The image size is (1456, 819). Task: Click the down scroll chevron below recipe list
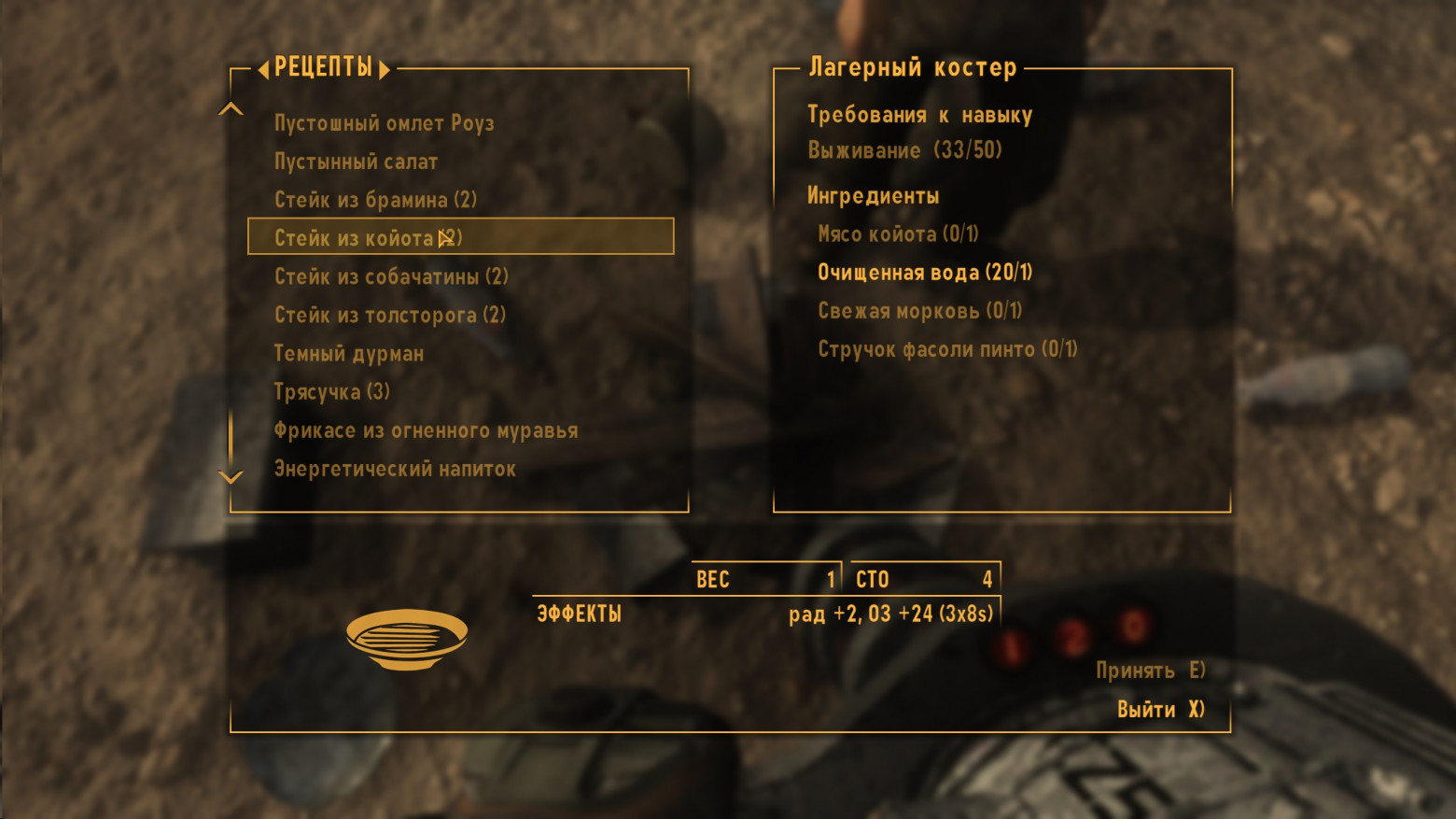tap(230, 478)
